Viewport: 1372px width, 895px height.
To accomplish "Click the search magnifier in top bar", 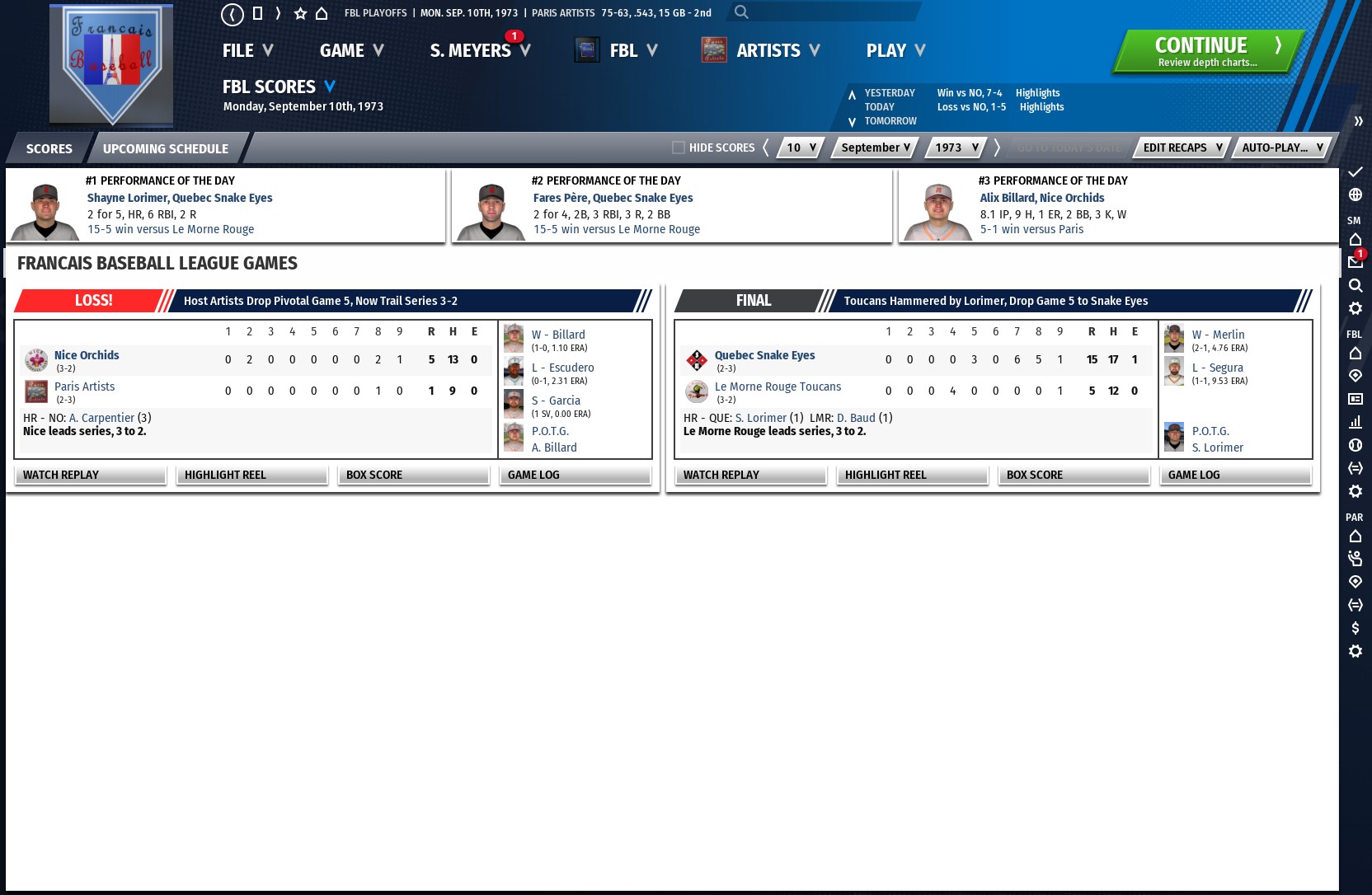I will 741,12.
